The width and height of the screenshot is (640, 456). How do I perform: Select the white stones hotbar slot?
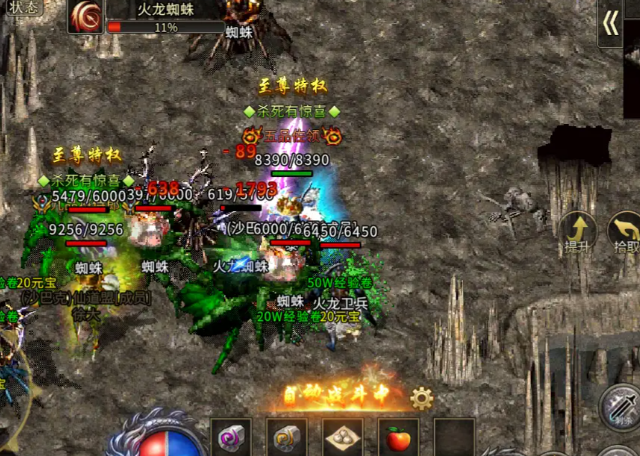tap(343, 437)
